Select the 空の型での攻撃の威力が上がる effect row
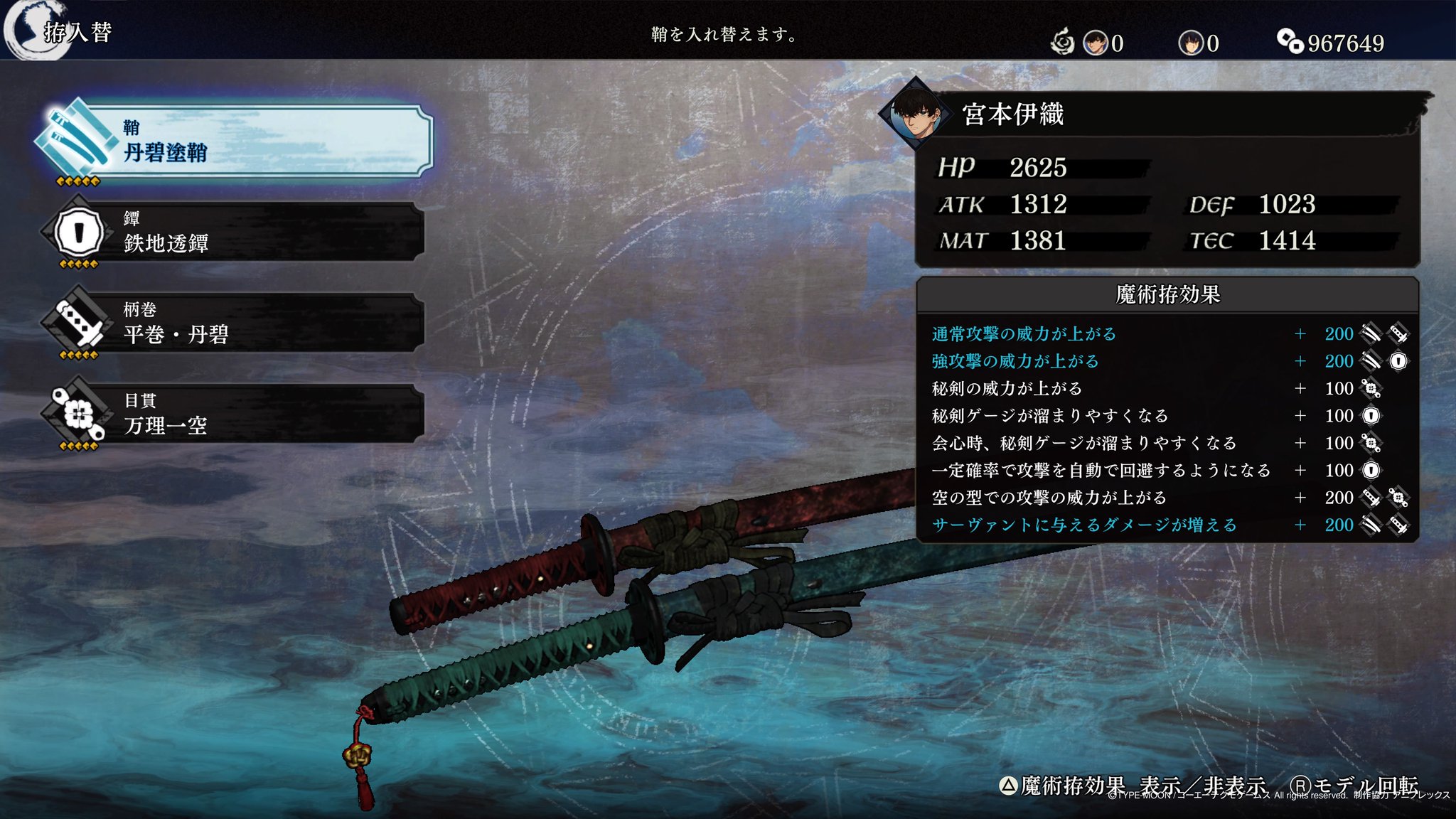 (1166, 498)
